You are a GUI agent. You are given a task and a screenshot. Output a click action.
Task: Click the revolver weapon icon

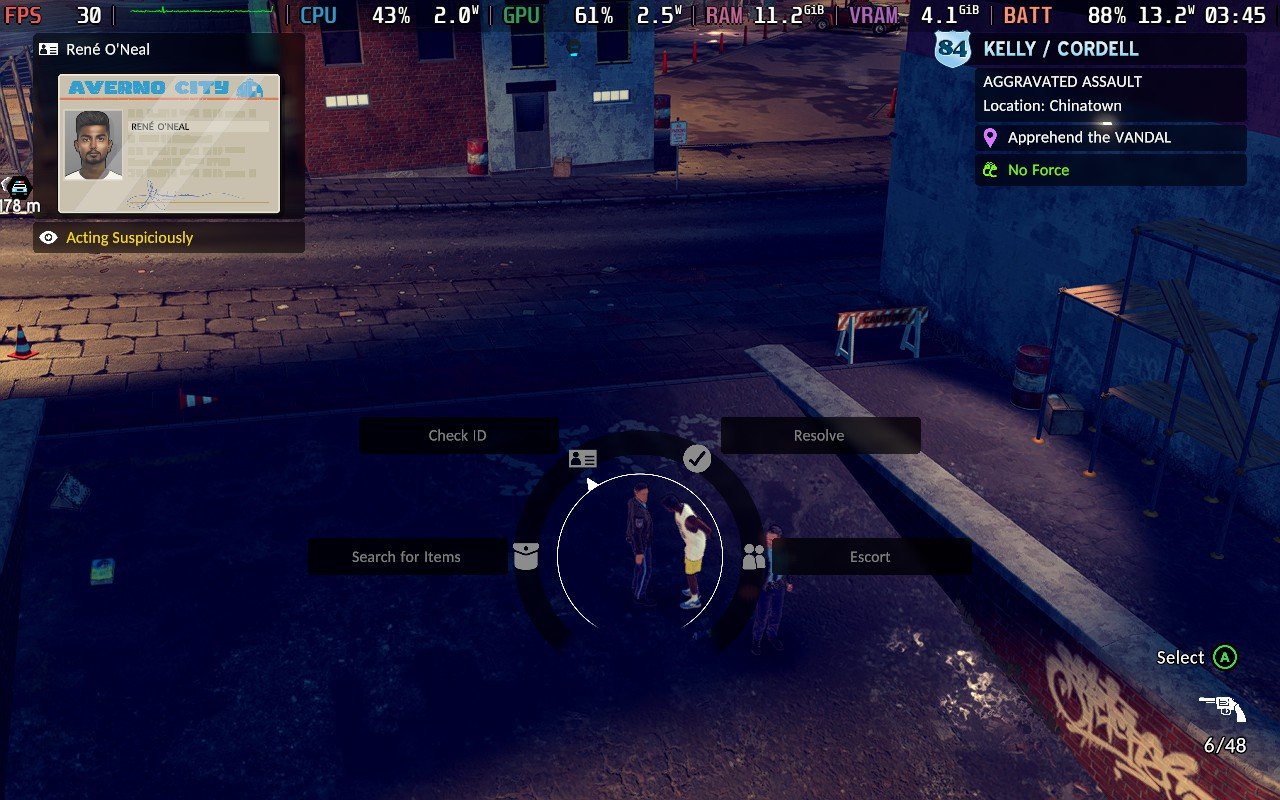point(1223,709)
